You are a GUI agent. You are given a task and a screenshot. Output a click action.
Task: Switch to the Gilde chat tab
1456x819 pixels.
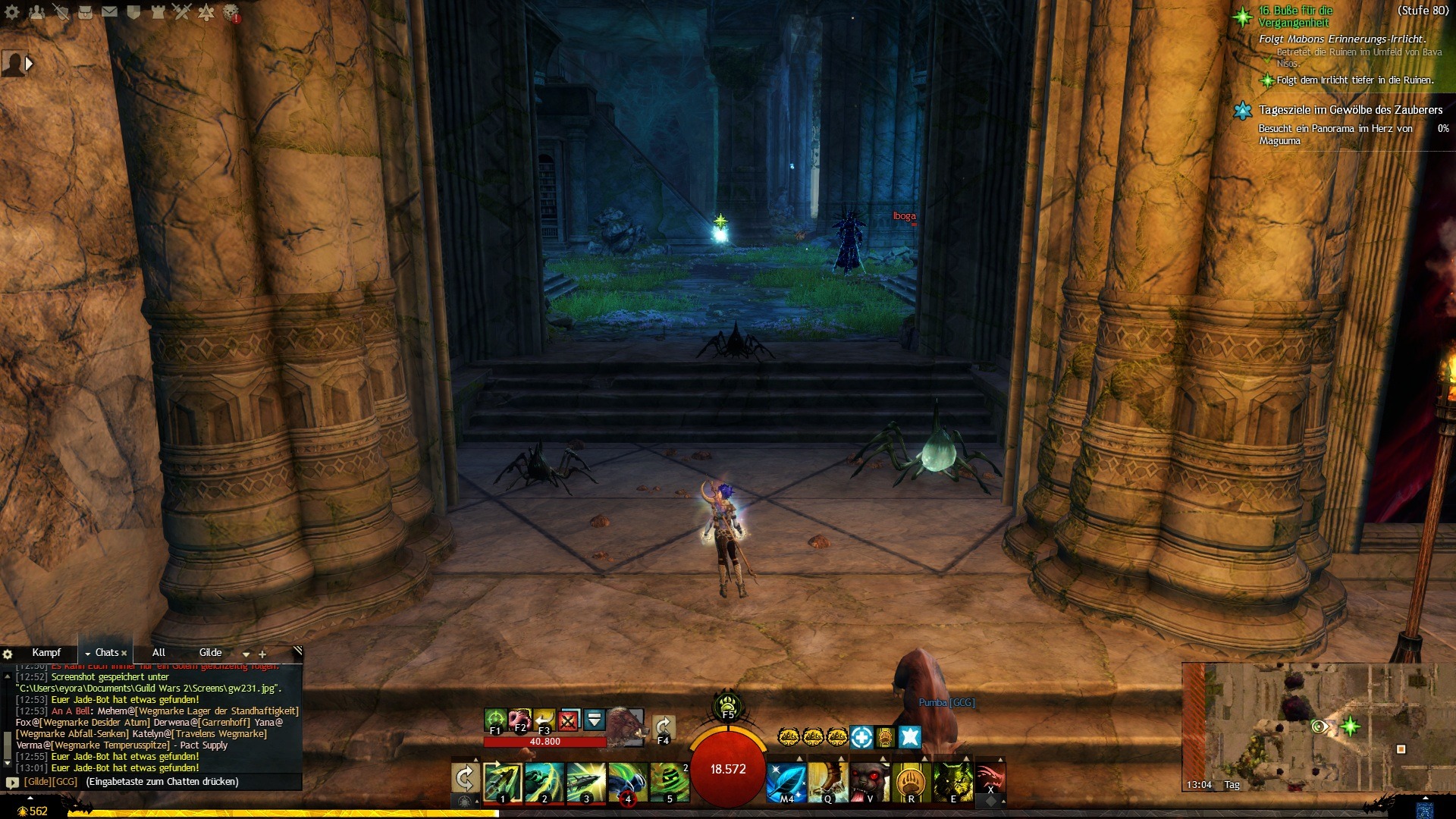coord(210,653)
